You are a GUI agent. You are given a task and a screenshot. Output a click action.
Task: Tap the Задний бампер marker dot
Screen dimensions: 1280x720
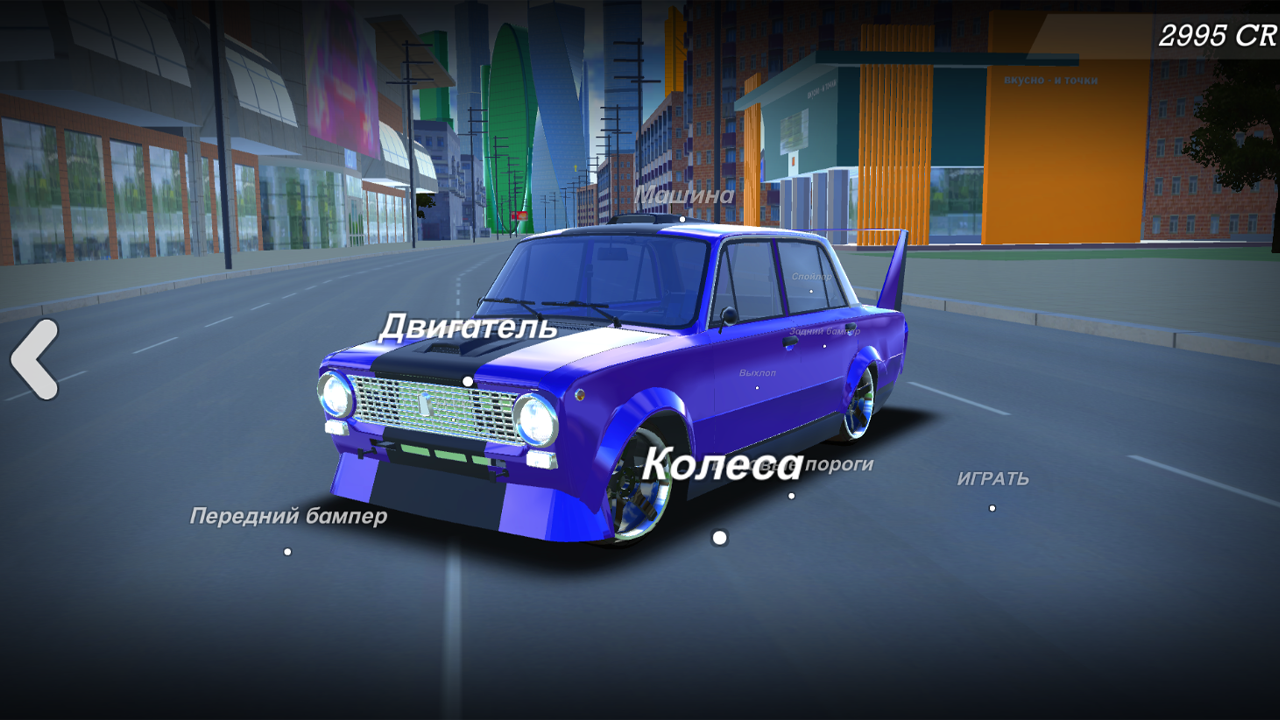tap(822, 345)
